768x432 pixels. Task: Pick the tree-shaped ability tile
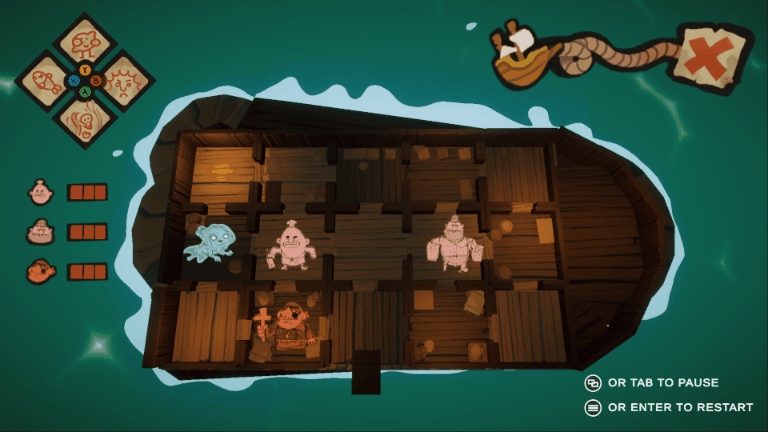(x=84, y=39)
